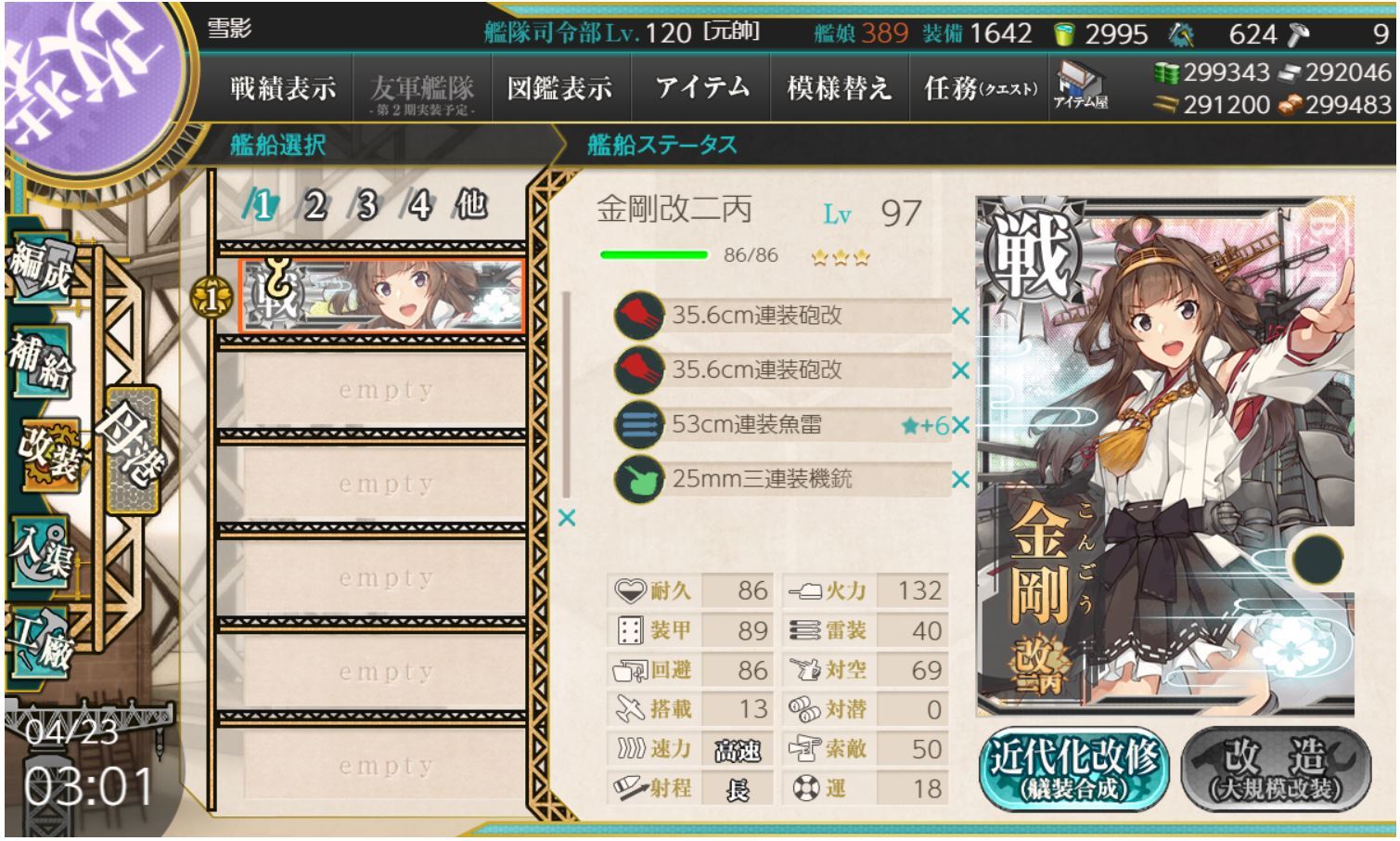Remove the 25mm三連装機銃 with its X
1400x841 pixels.
(x=960, y=480)
